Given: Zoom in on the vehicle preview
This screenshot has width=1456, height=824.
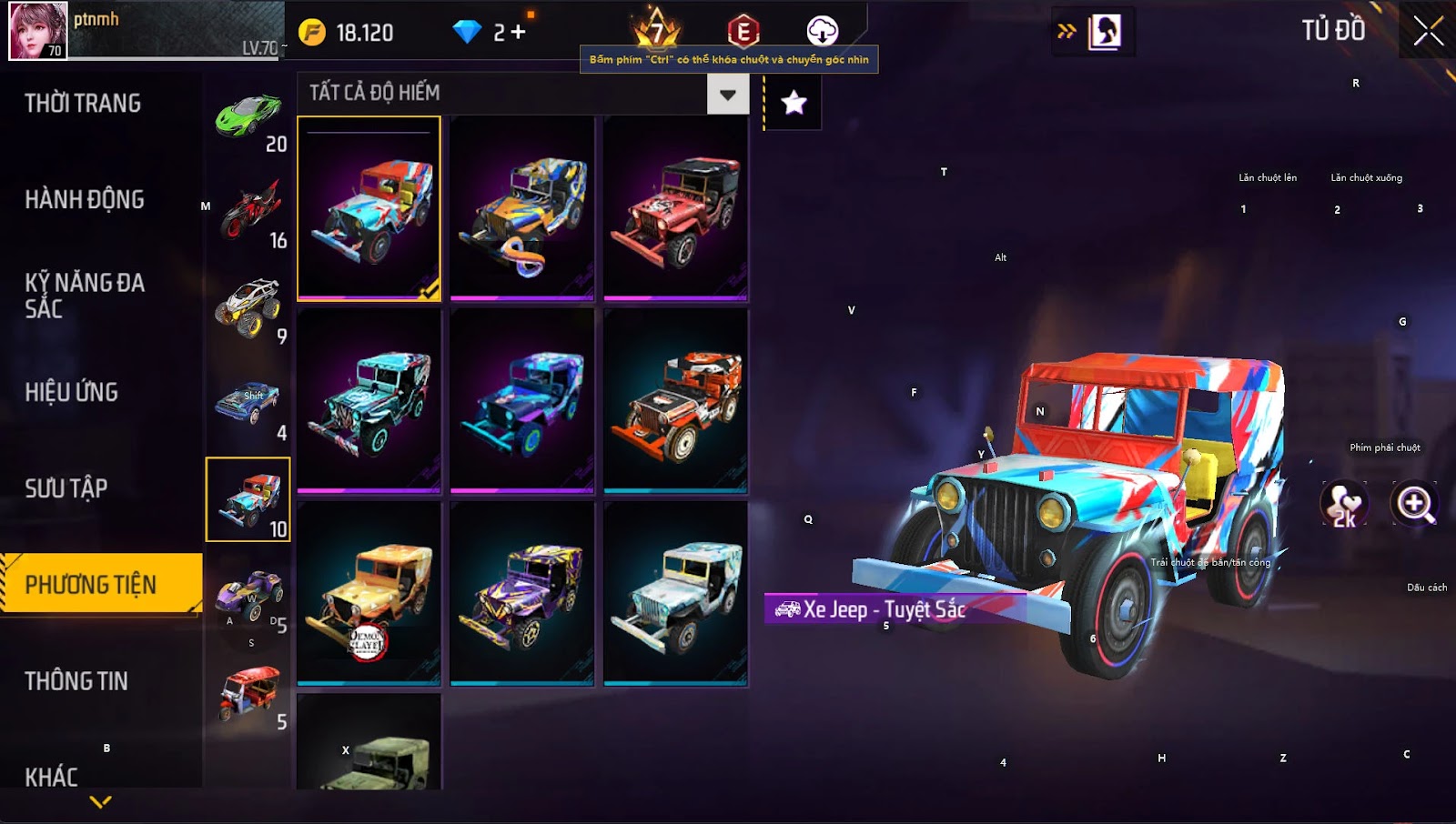Looking at the screenshot, I should pos(1415,504).
